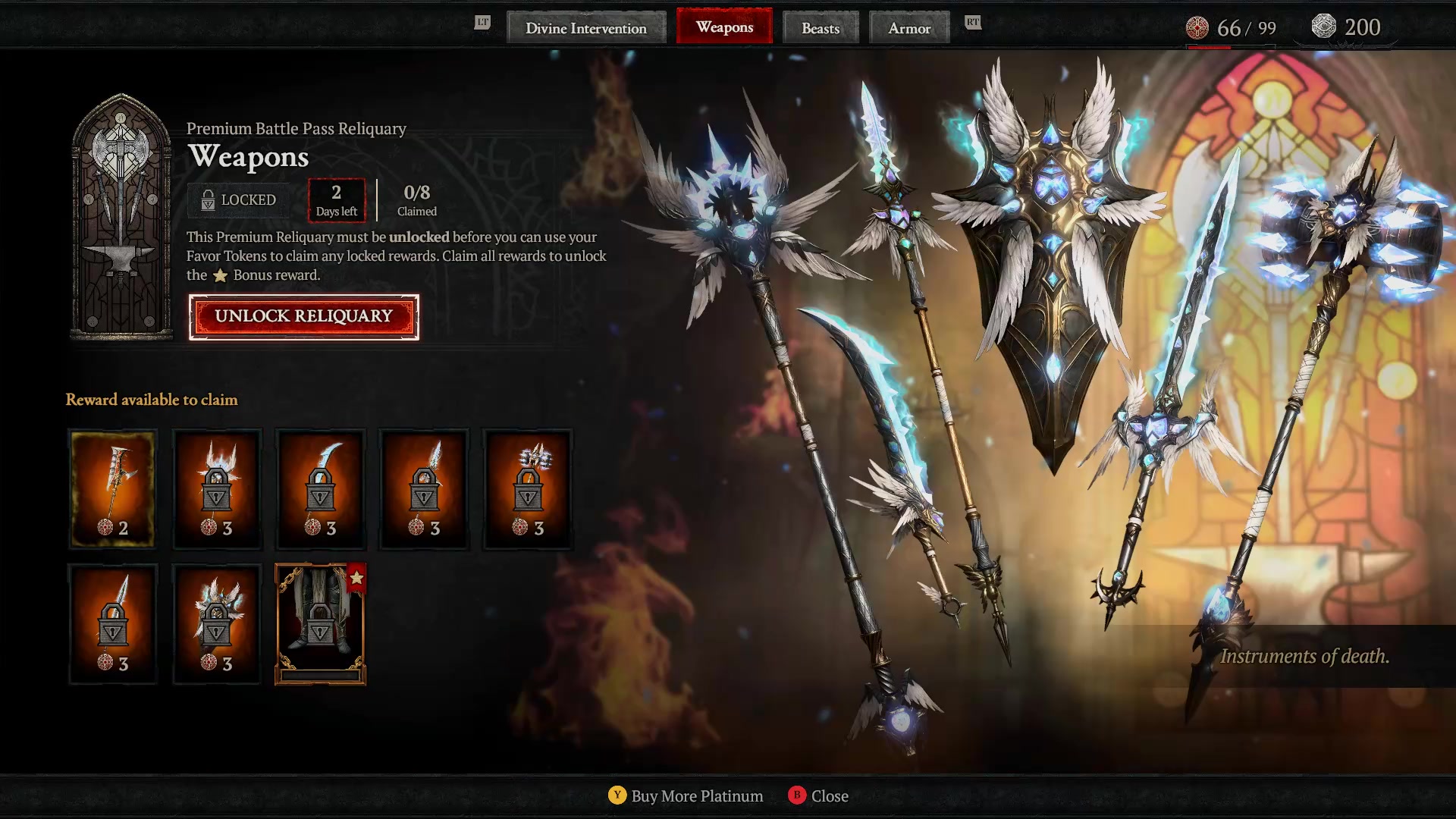Select Buy More Platinum
The image size is (1456, 819).
(x=685, y=796)
